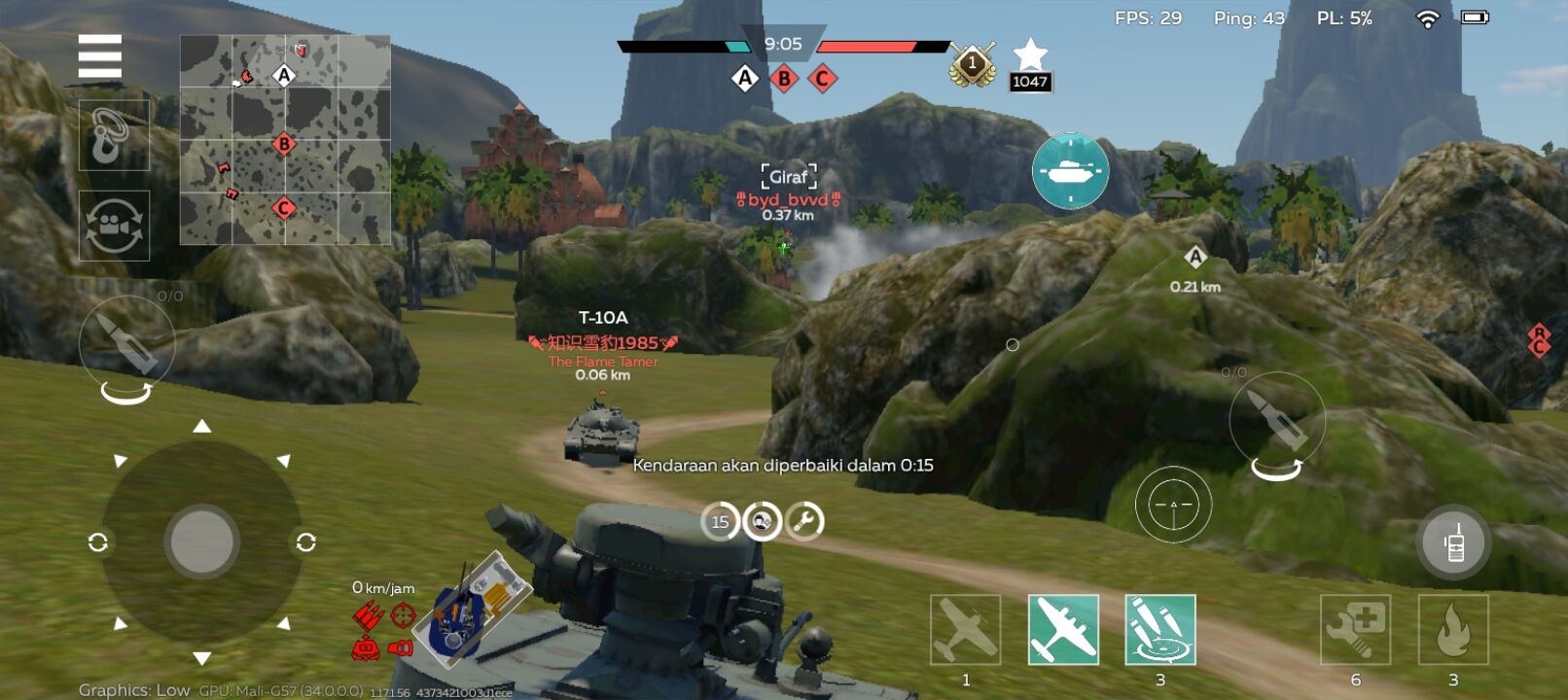Tap the teal tank vehicle icon
Screen dimensions: 1568x700
(x=1070, y=171)
